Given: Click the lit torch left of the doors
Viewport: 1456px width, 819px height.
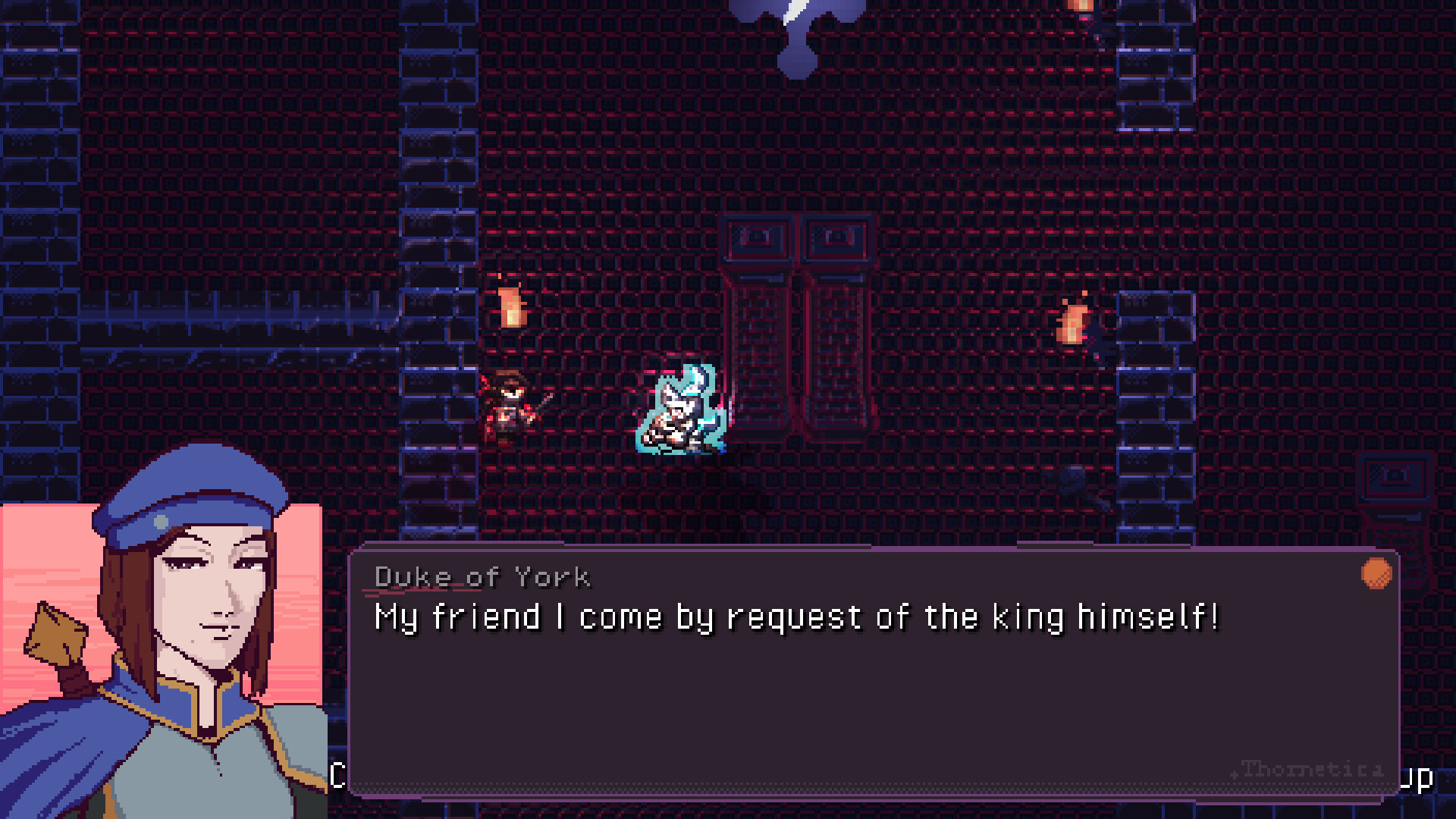Looking at the screenshot, I should pyautogui.click(x=512, y=307).
